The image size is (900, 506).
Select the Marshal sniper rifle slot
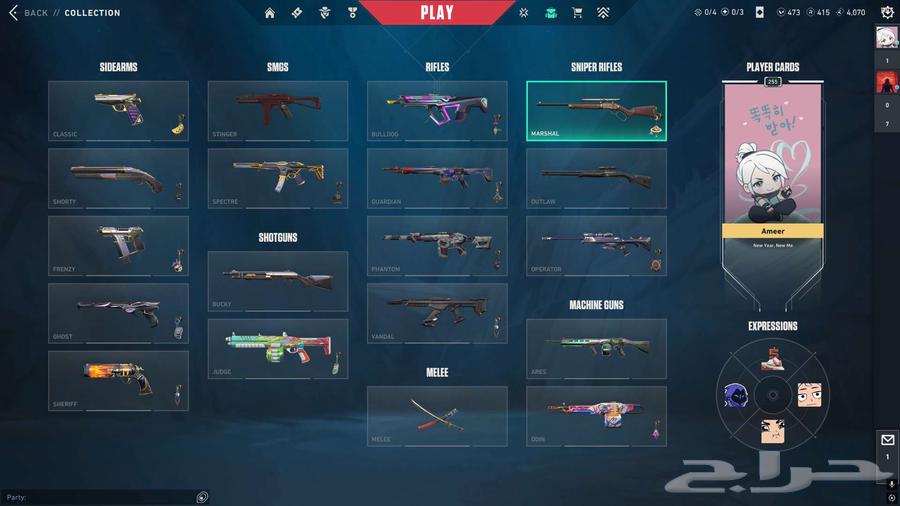point(596,110)
